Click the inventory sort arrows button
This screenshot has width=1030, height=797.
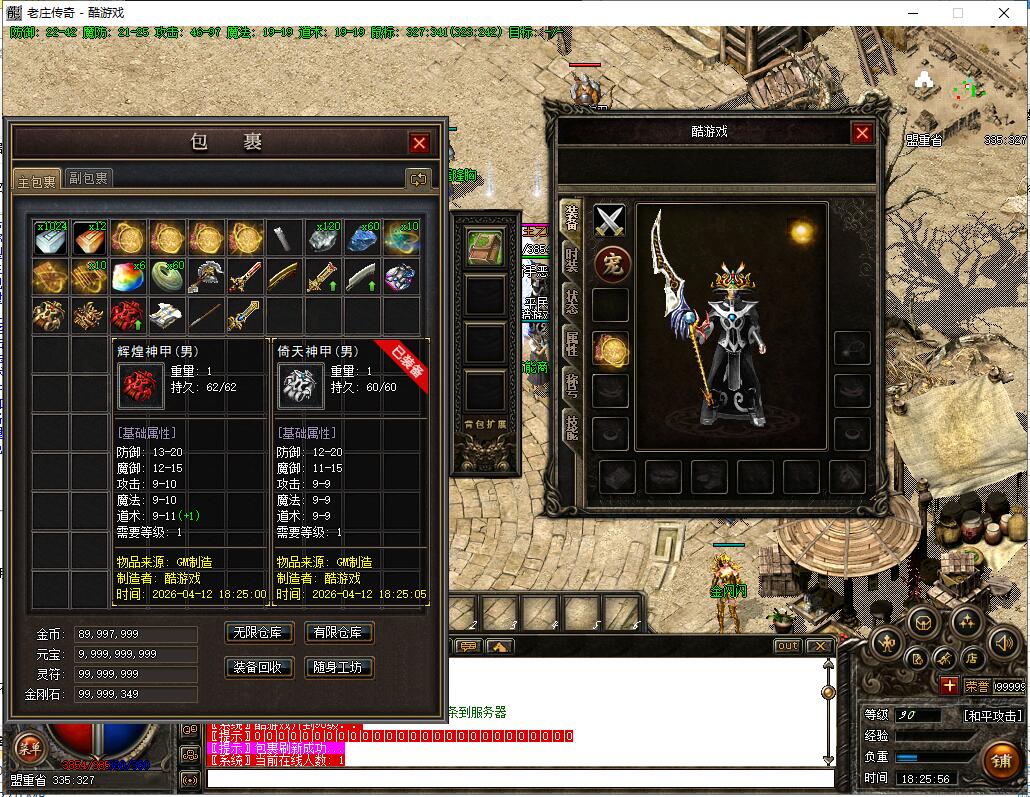point(418,178)
